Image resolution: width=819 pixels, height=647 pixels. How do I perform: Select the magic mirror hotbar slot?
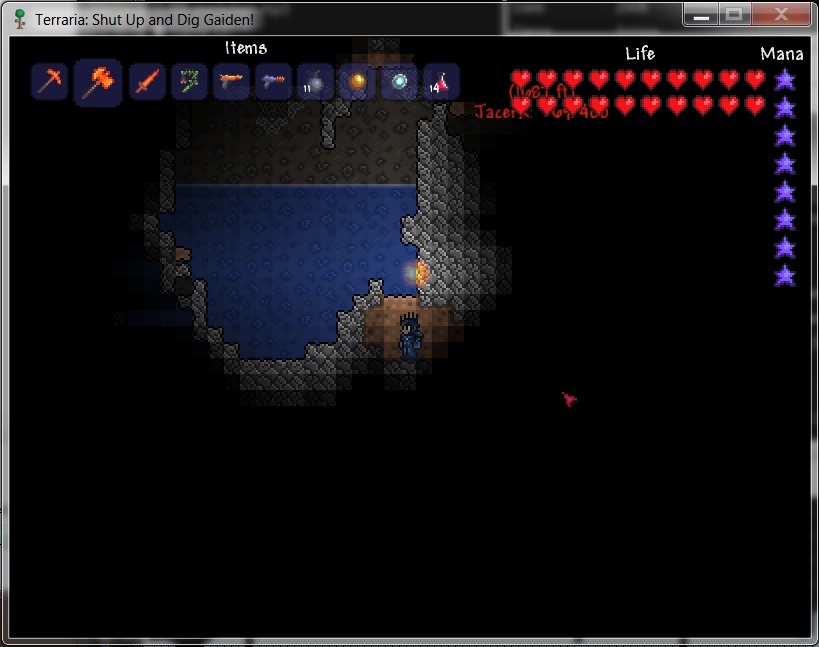(x=399, y=82)
